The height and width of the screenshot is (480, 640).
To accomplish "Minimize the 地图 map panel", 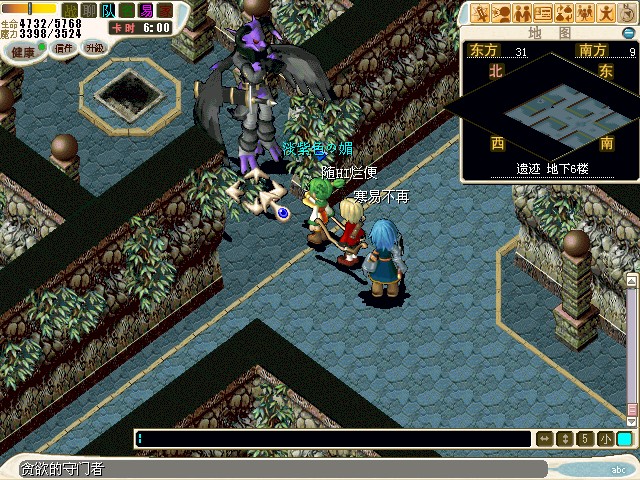I will coord(630,34).
